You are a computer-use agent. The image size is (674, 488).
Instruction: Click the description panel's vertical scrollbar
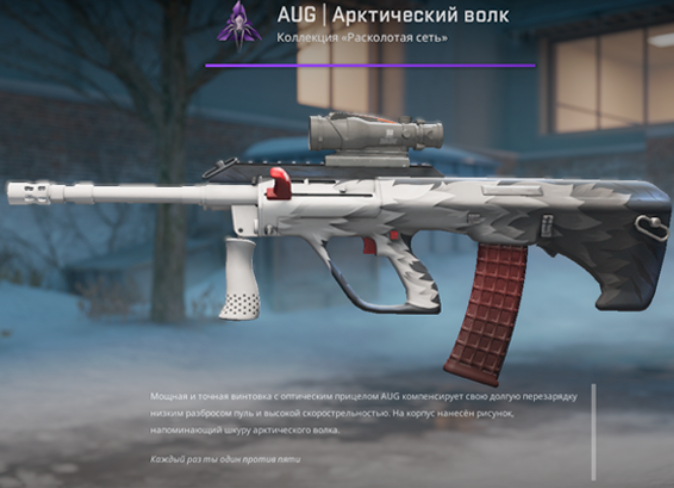pos(594,430)
